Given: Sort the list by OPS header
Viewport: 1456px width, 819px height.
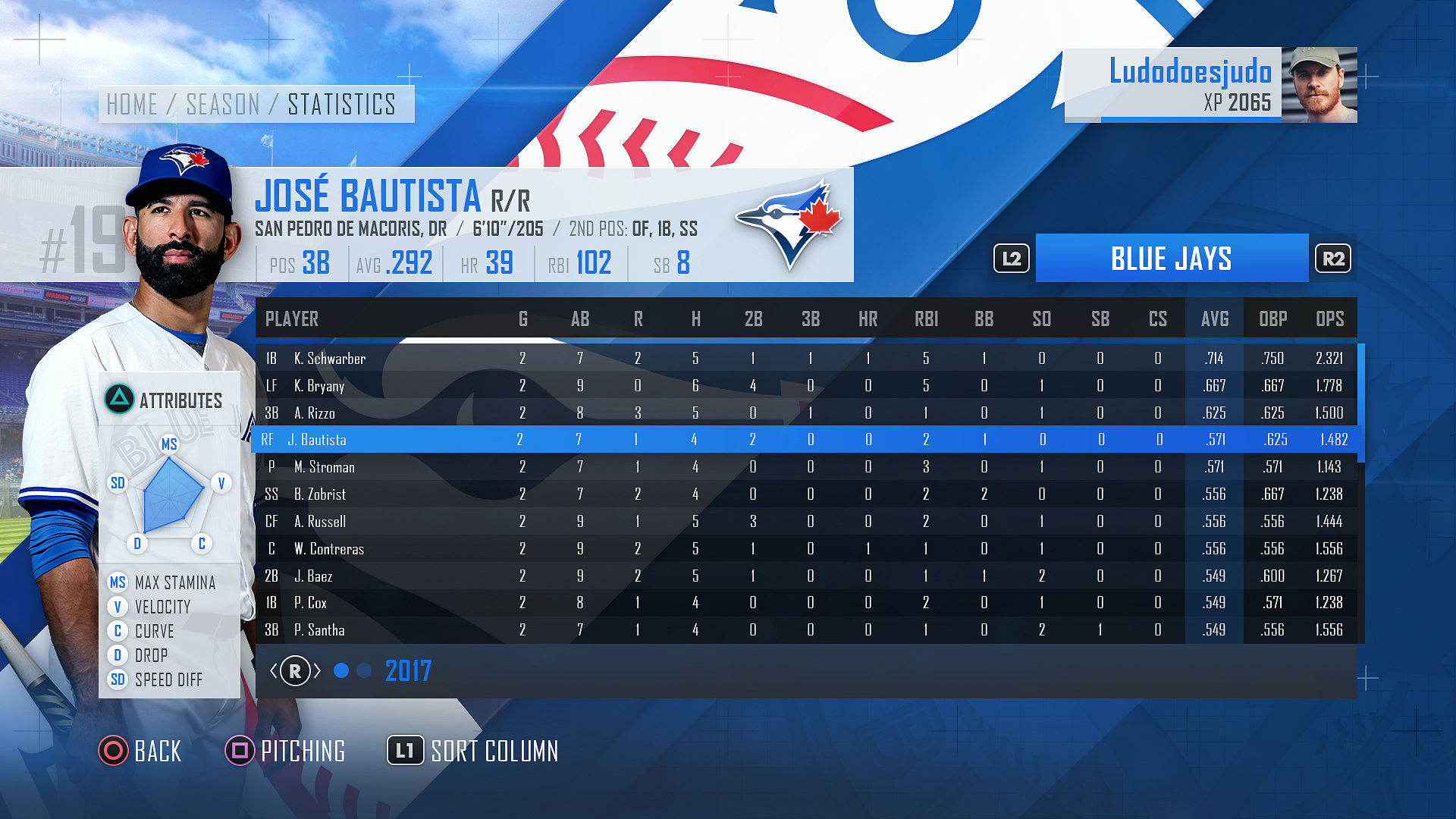Looking at the screenshot, I should tap(1330, 319).
